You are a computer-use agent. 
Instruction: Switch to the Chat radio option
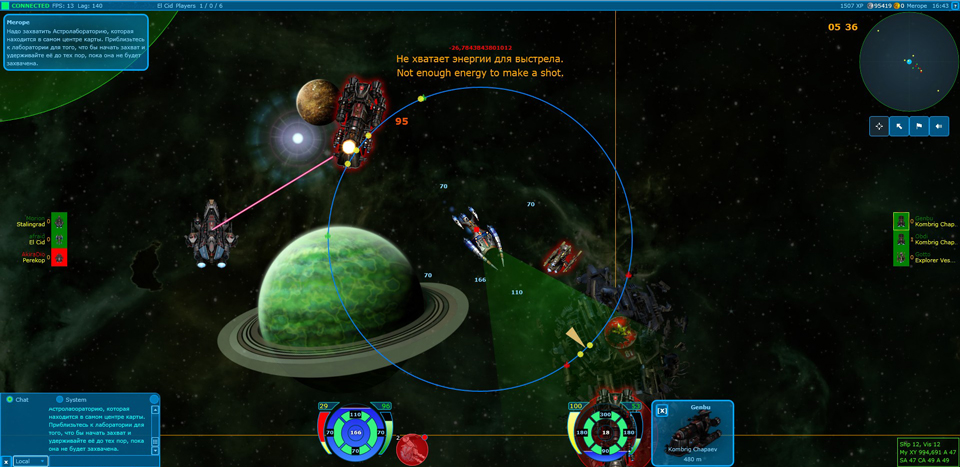tap(10, 400)
